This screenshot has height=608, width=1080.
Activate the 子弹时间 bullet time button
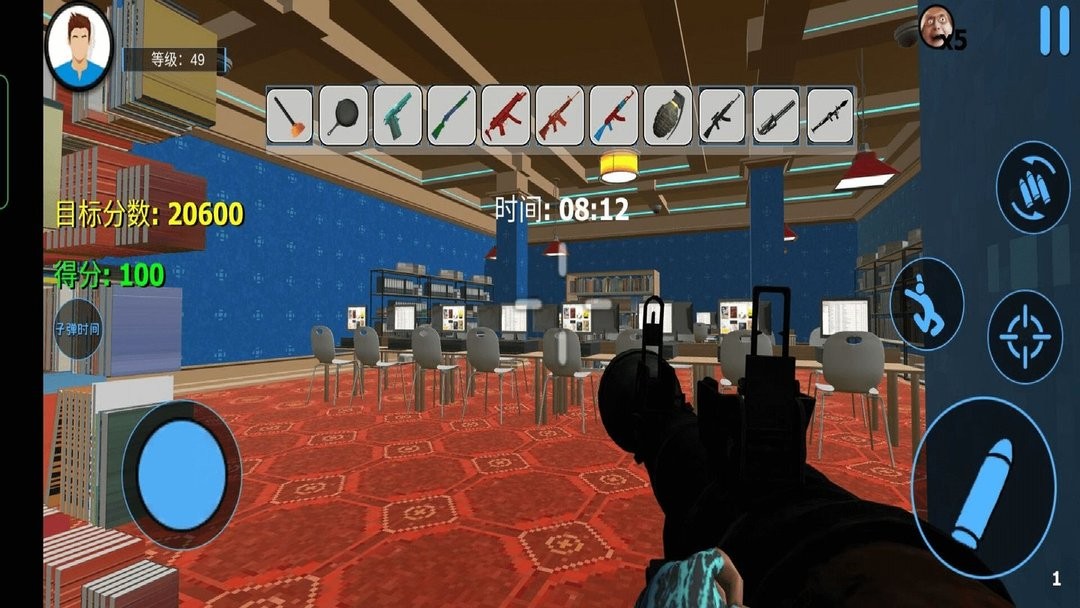[x=78, y=328]
